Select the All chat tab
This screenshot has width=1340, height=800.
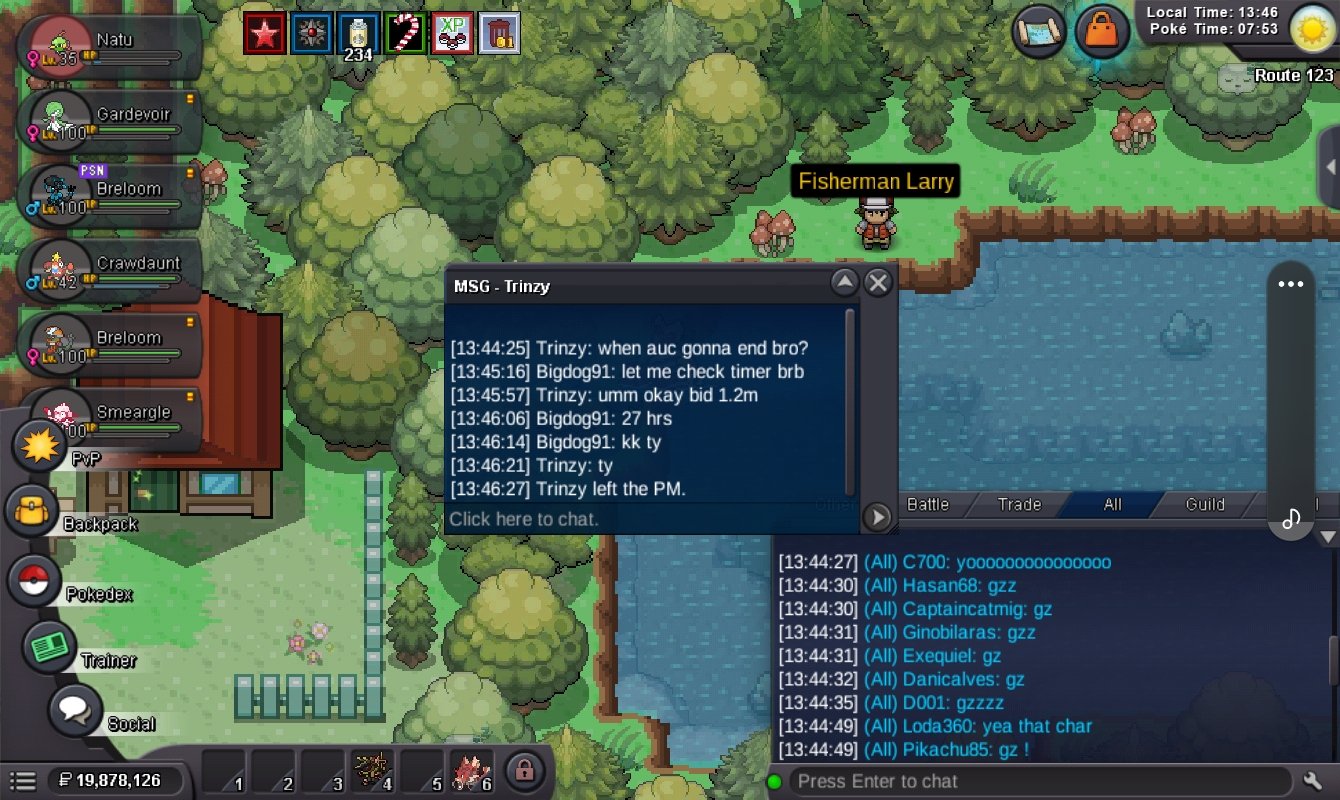(x=1112, y=505)
